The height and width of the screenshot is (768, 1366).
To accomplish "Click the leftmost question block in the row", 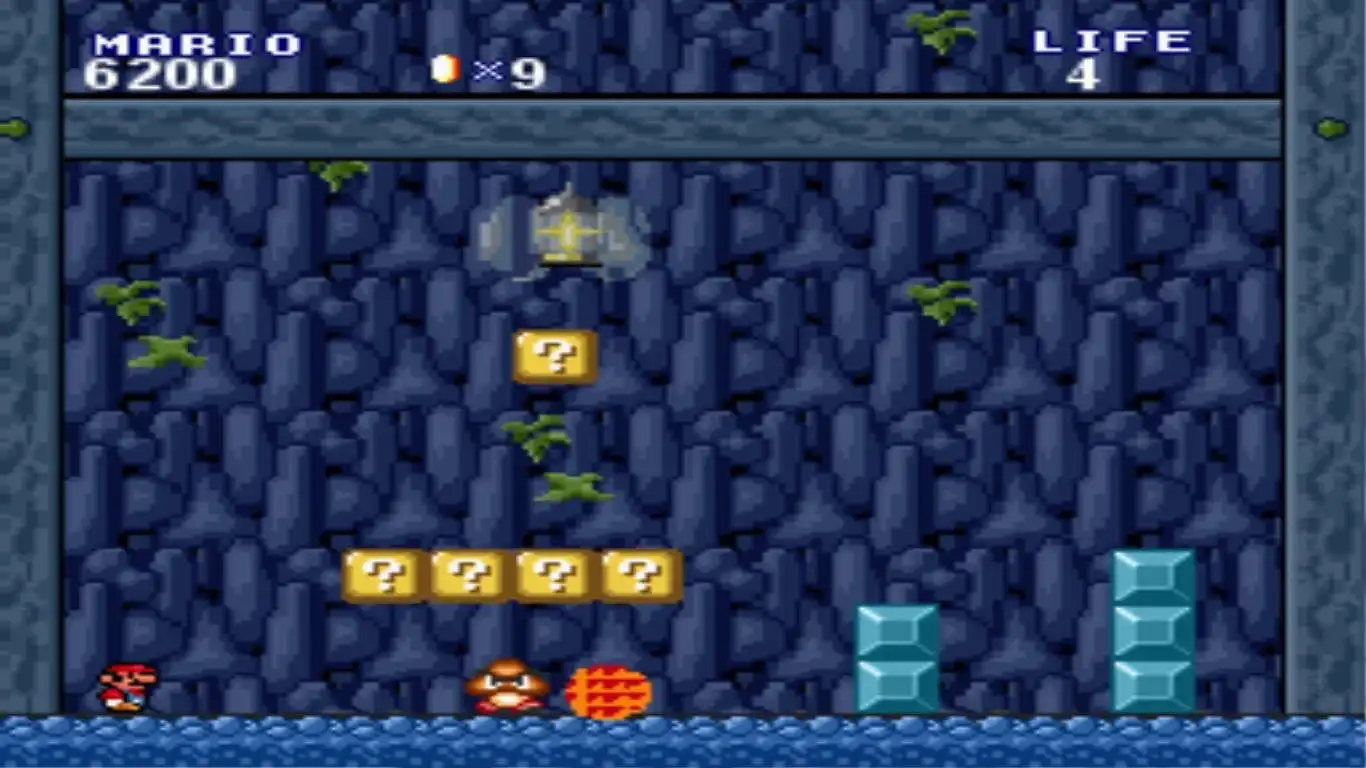I will click(x=381, y=577).
